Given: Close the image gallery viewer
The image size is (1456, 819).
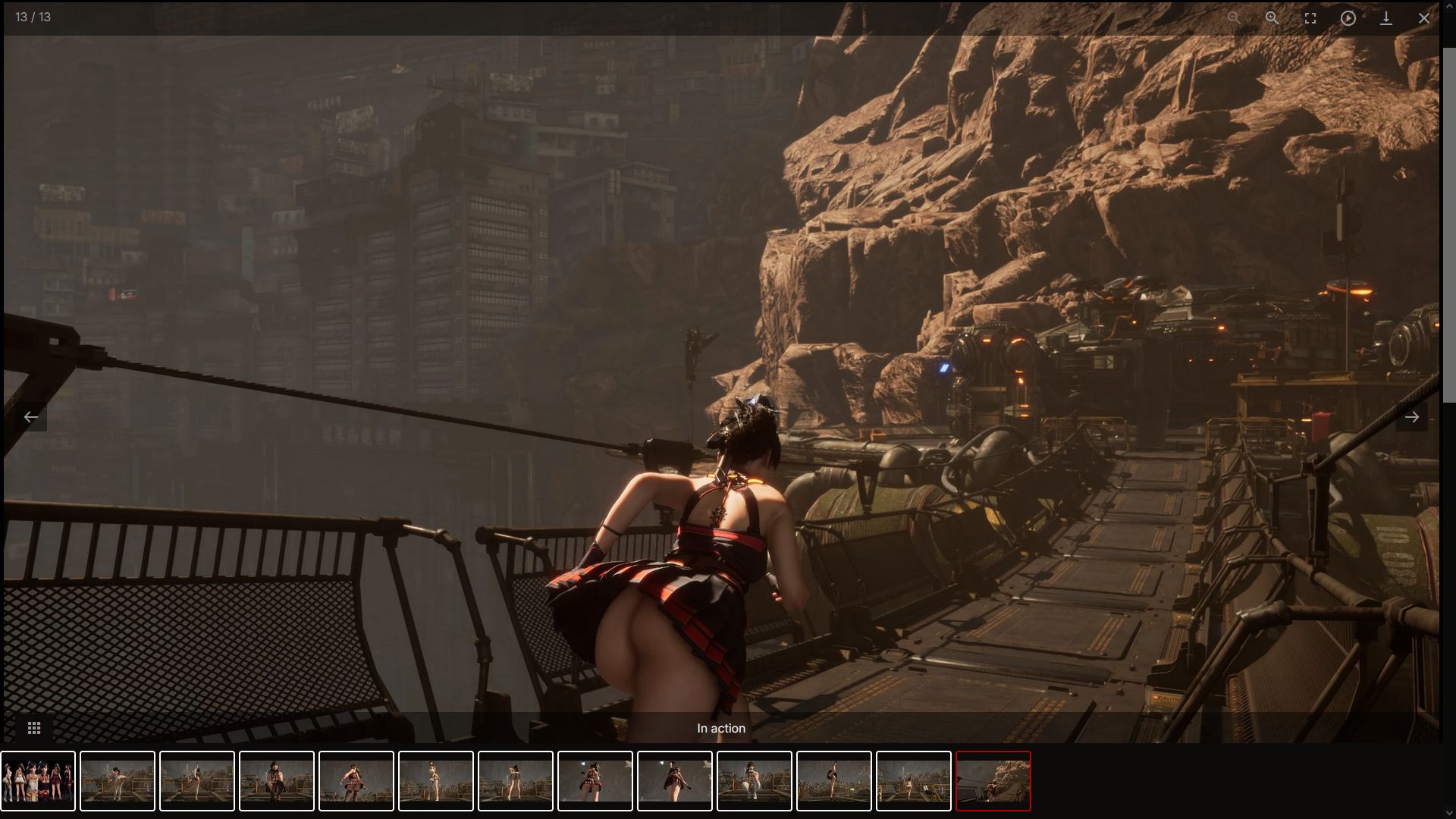Looking at the screenshot, I should click(1423, 18).
